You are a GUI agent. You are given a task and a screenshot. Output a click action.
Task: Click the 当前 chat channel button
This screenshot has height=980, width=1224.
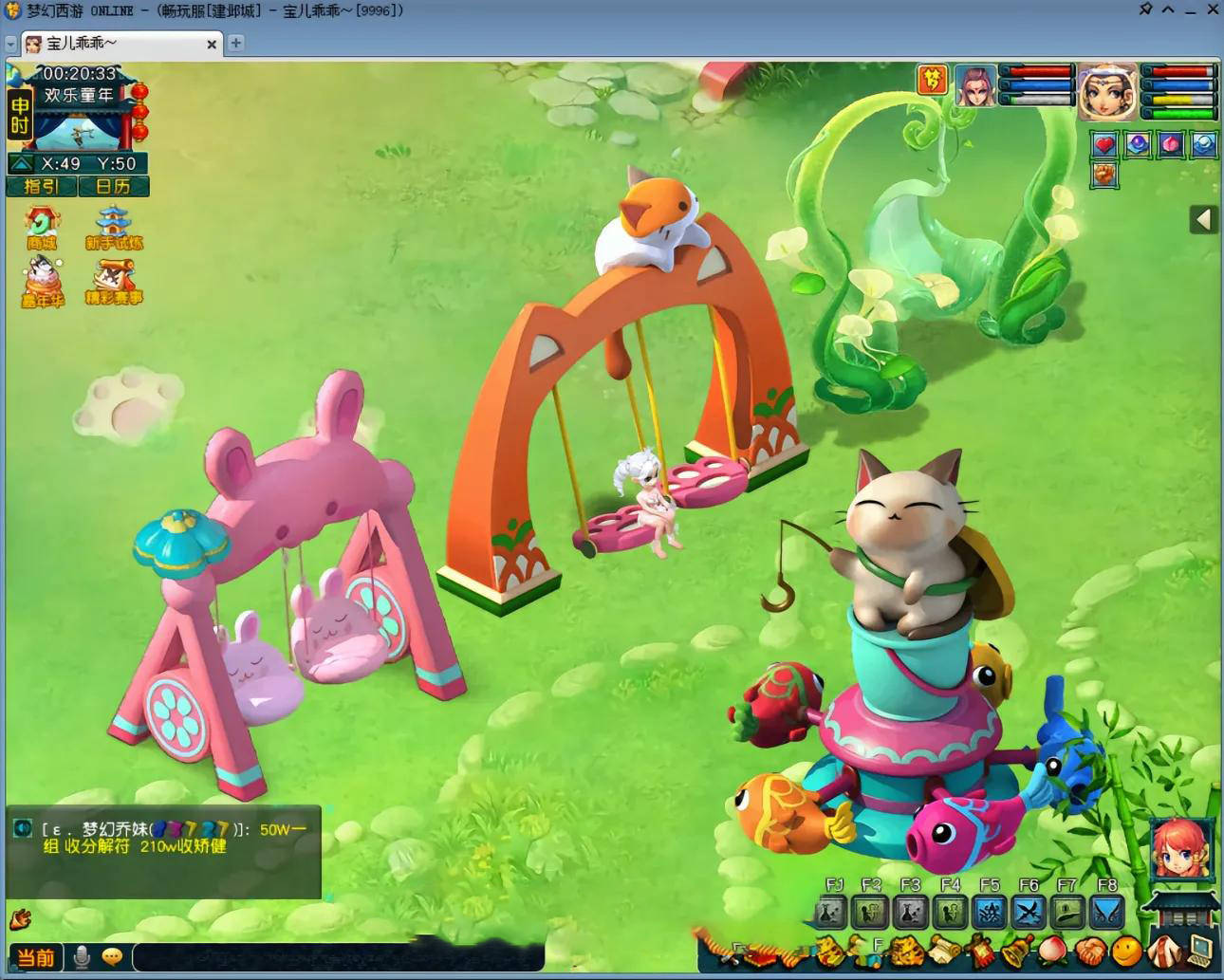[x=36, y=957]
